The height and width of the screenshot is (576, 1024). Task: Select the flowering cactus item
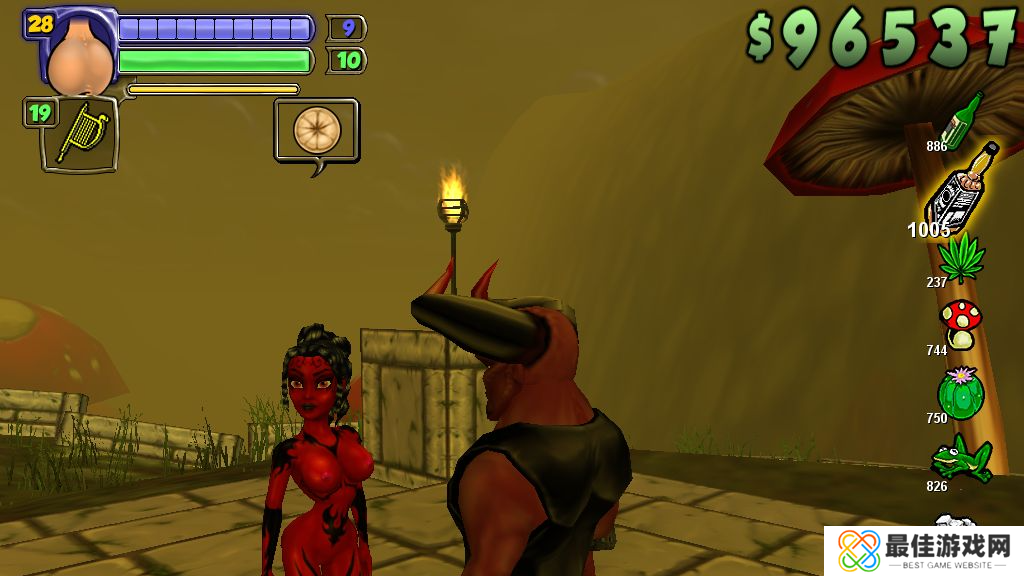point(961,393)
